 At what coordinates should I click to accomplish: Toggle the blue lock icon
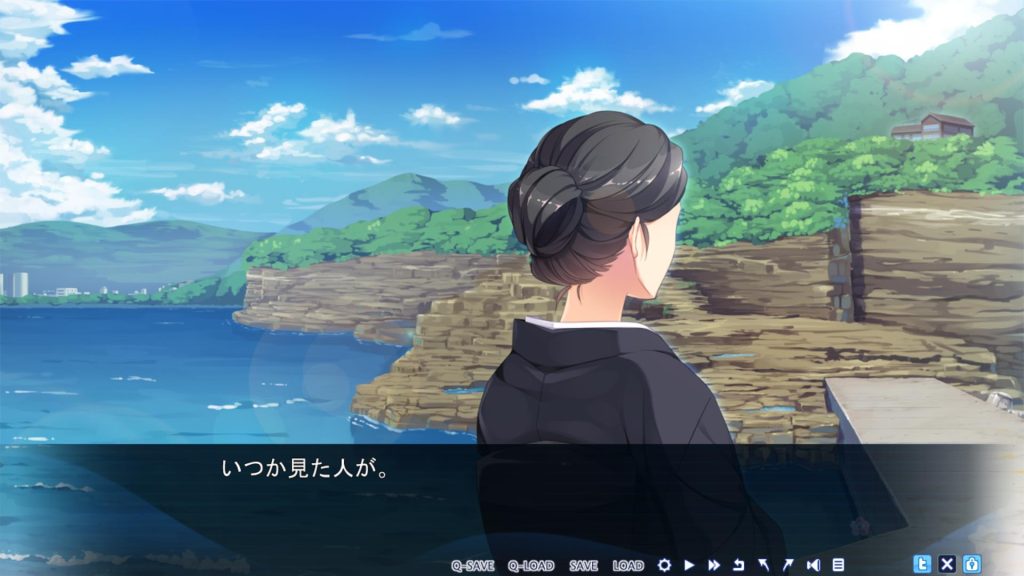(x=971, y=564)
